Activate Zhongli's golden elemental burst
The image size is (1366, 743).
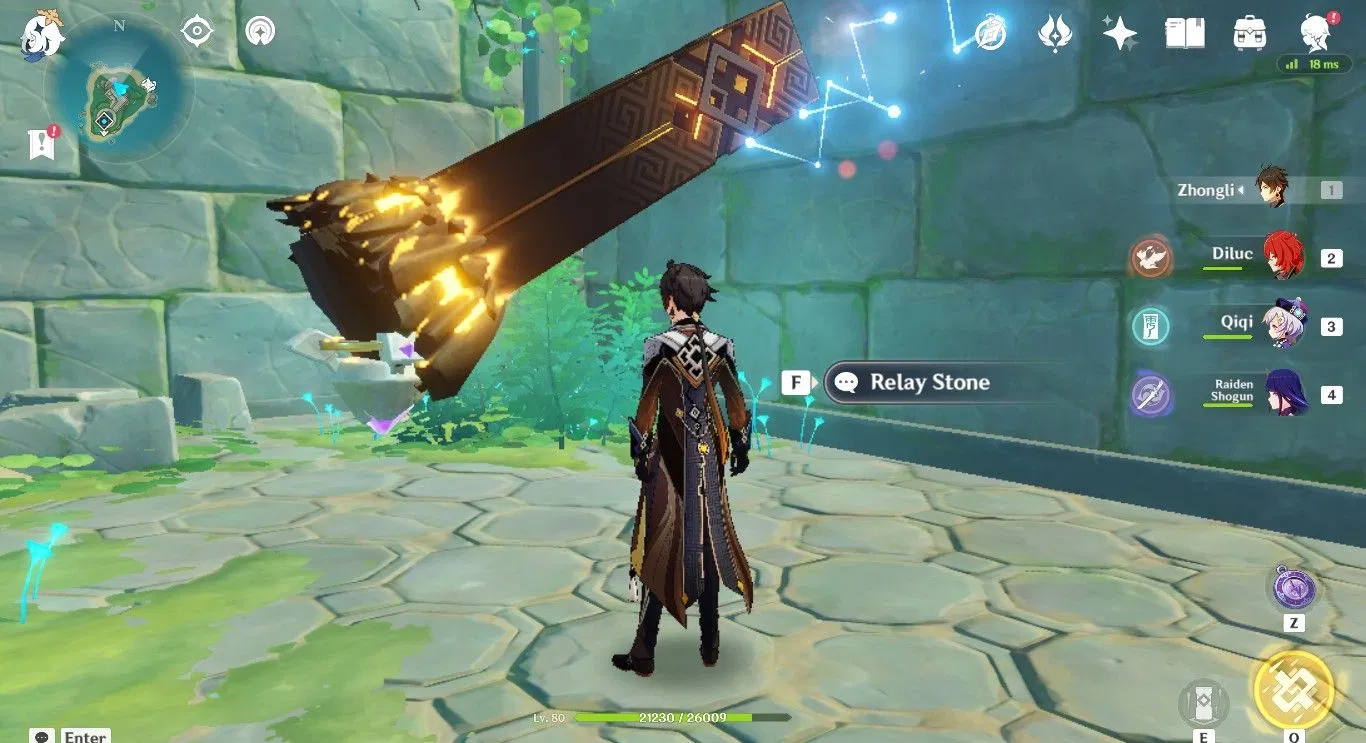pyautogui.click(x=1293, y=689)
